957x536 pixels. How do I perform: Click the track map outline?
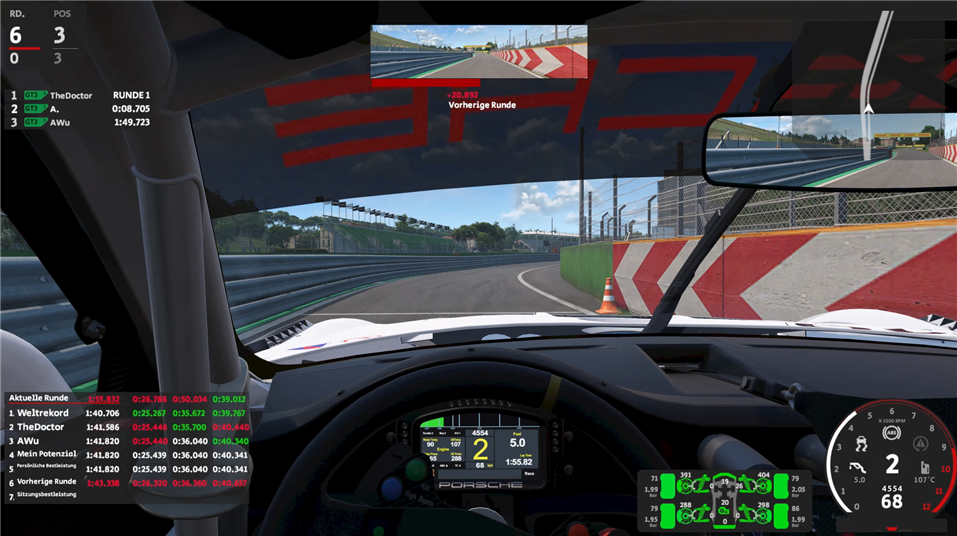[x=876, y=60]
